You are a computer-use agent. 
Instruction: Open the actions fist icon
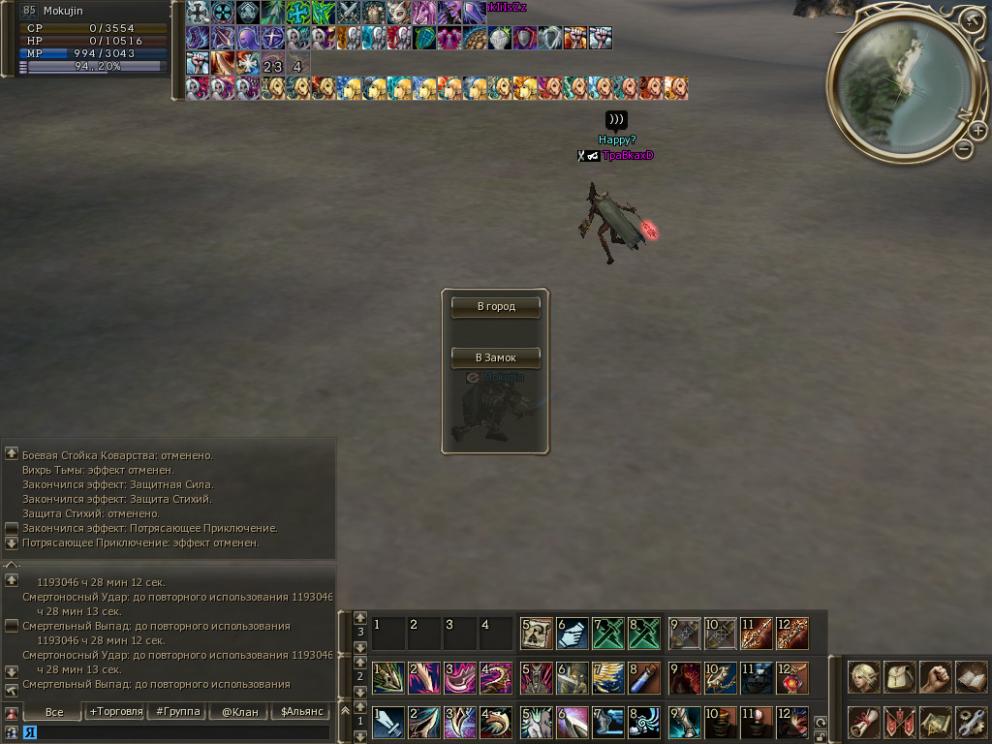(x=935, y=677)
